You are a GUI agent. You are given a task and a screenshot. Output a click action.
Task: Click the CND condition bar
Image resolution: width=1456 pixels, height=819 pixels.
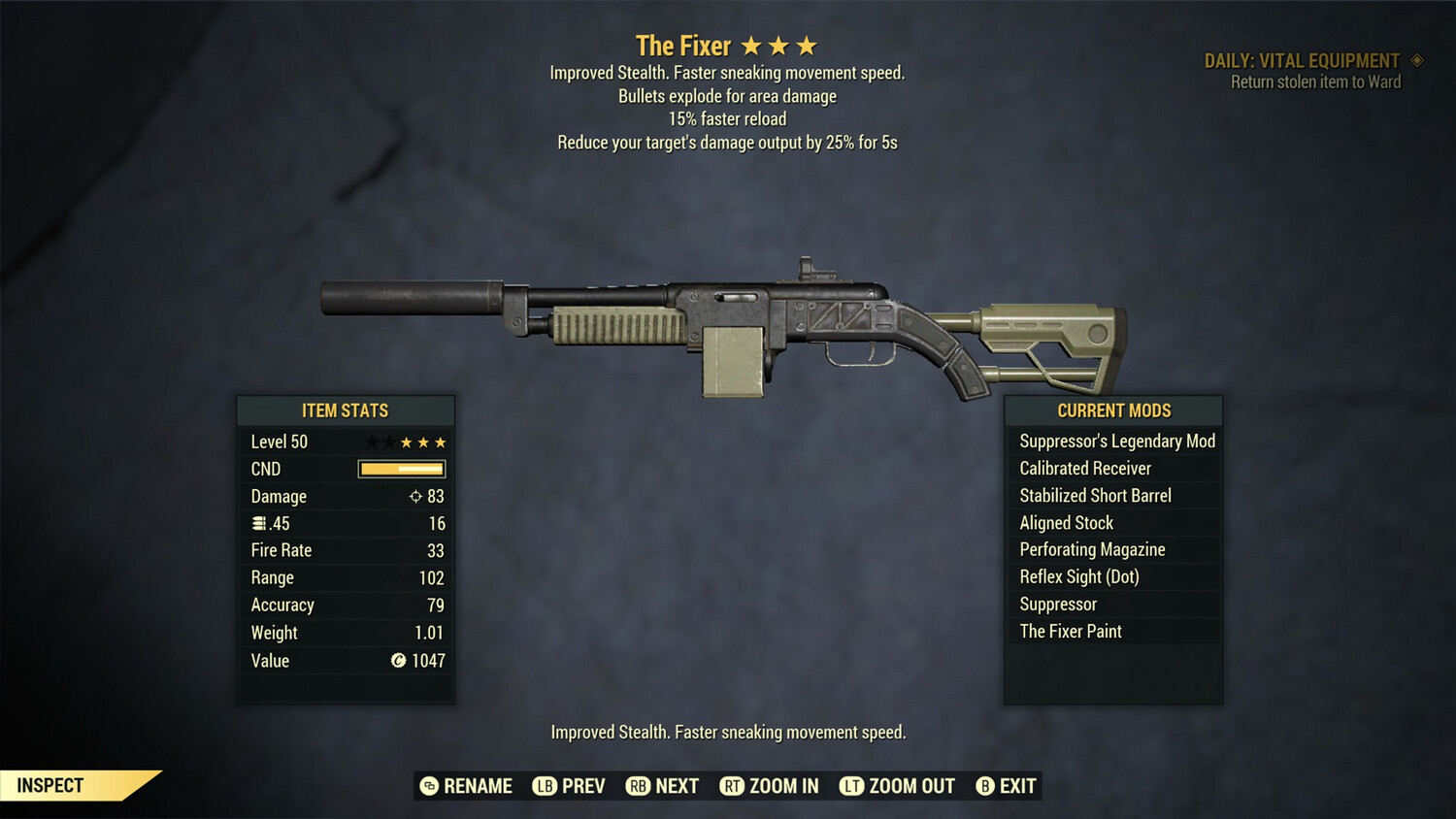coord(401,469)
